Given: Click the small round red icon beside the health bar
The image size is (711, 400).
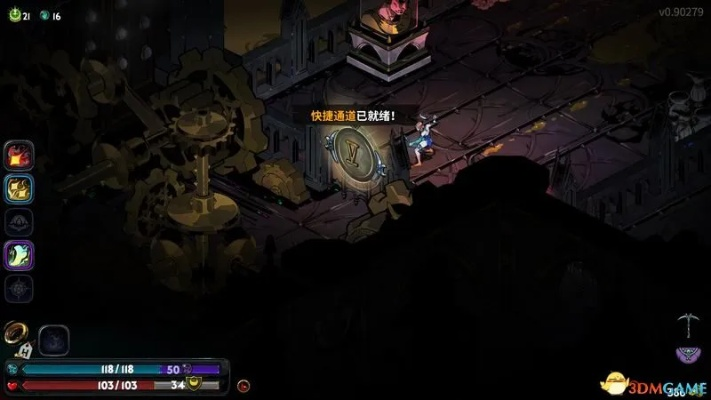Looking at the screenshot, I should (x=243, y=385).
